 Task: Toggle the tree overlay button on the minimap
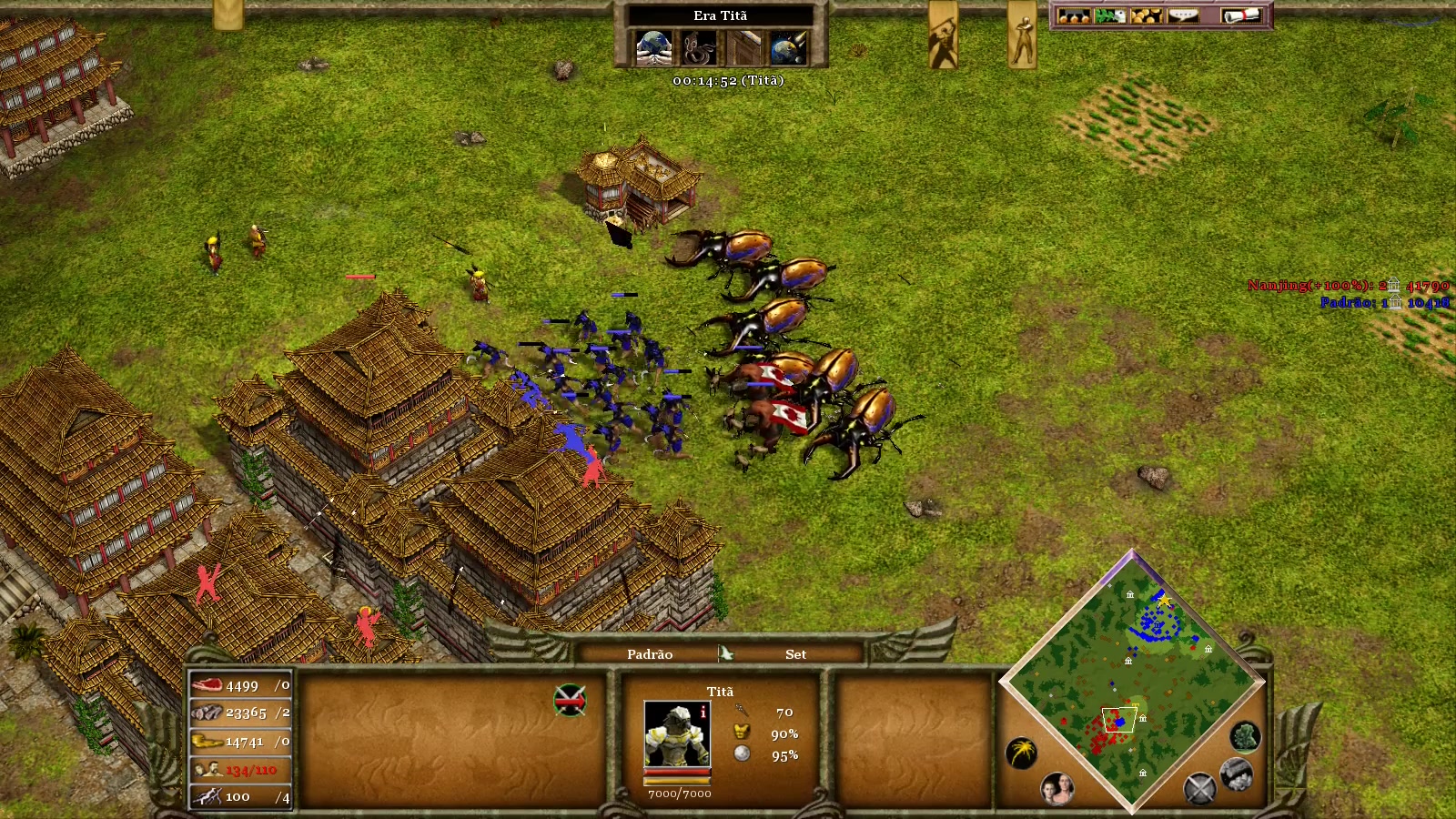coord(1245,737)
